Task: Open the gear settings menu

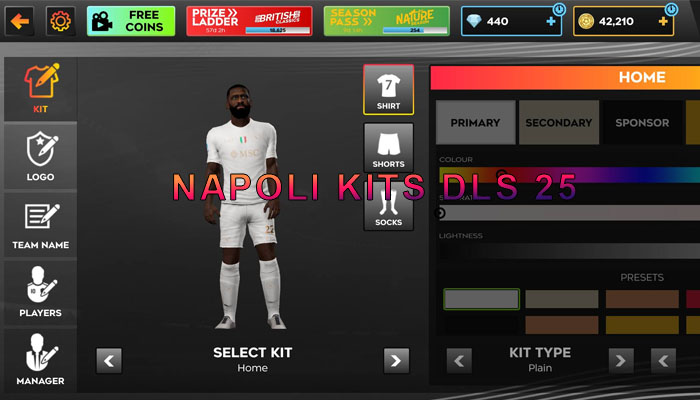Action: (x=61, y=20)
